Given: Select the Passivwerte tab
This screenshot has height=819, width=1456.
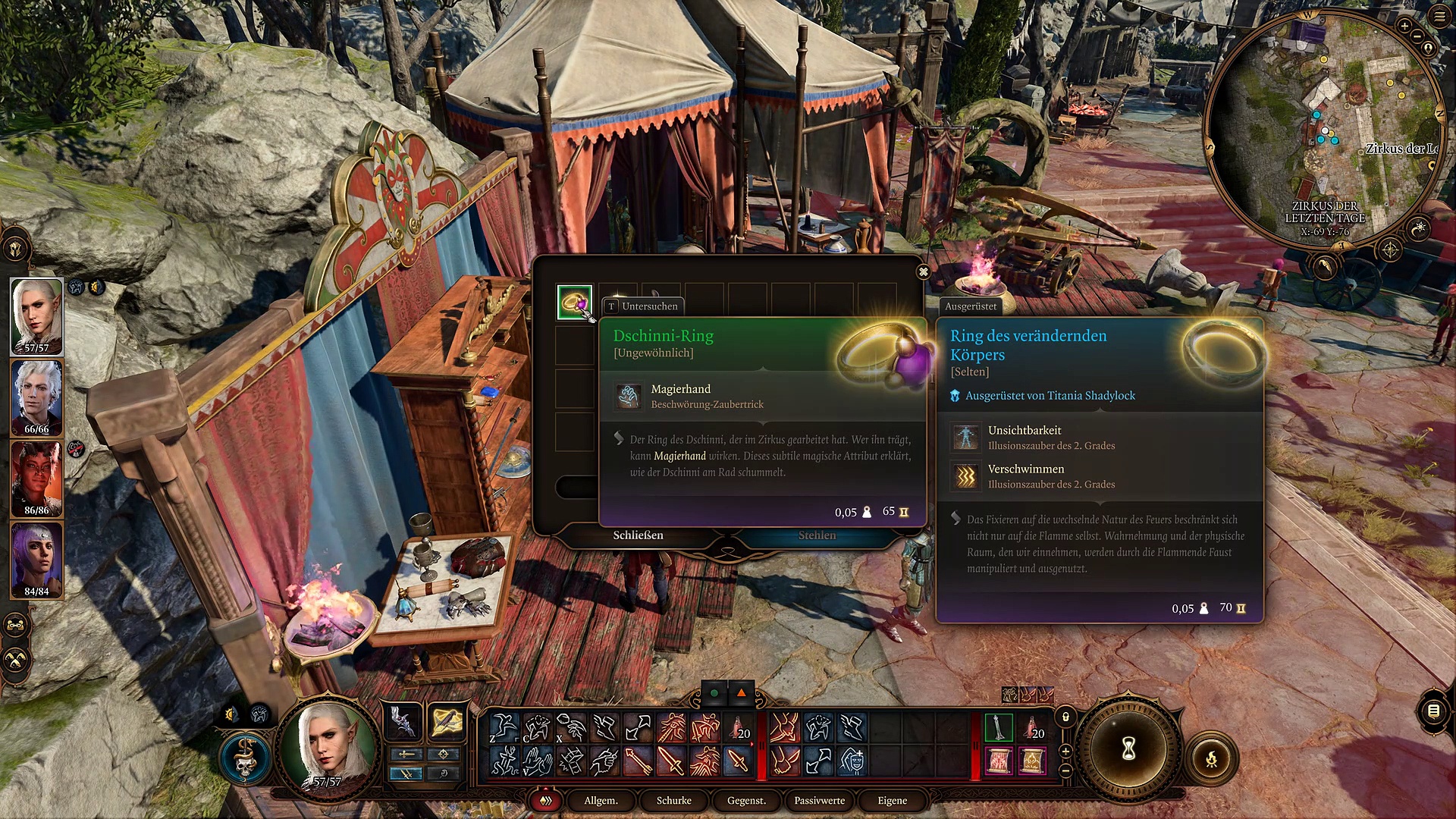Looking at the screenshot, I should [x=819, y=801].
